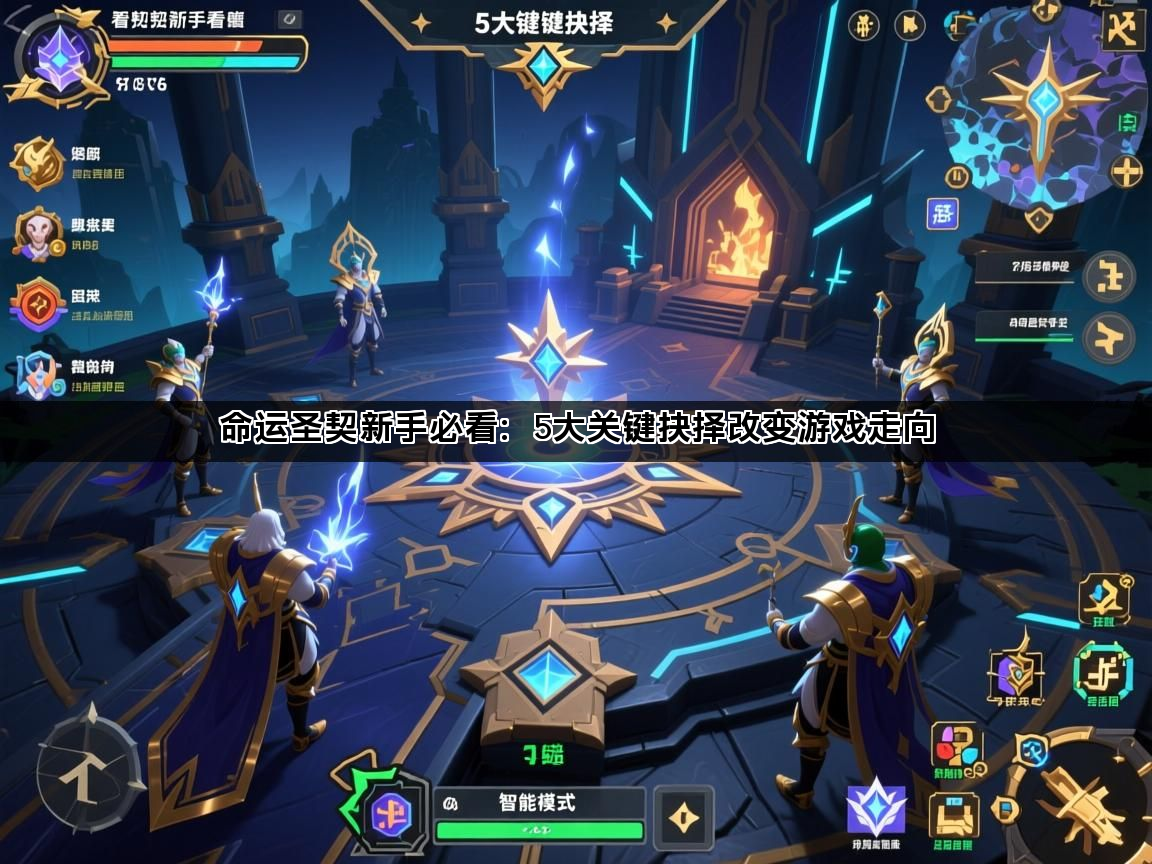Click the gold plus button beside the minimap
Image resolution: width=1152 pixels, height=864 pixels.
point(1127,172)
